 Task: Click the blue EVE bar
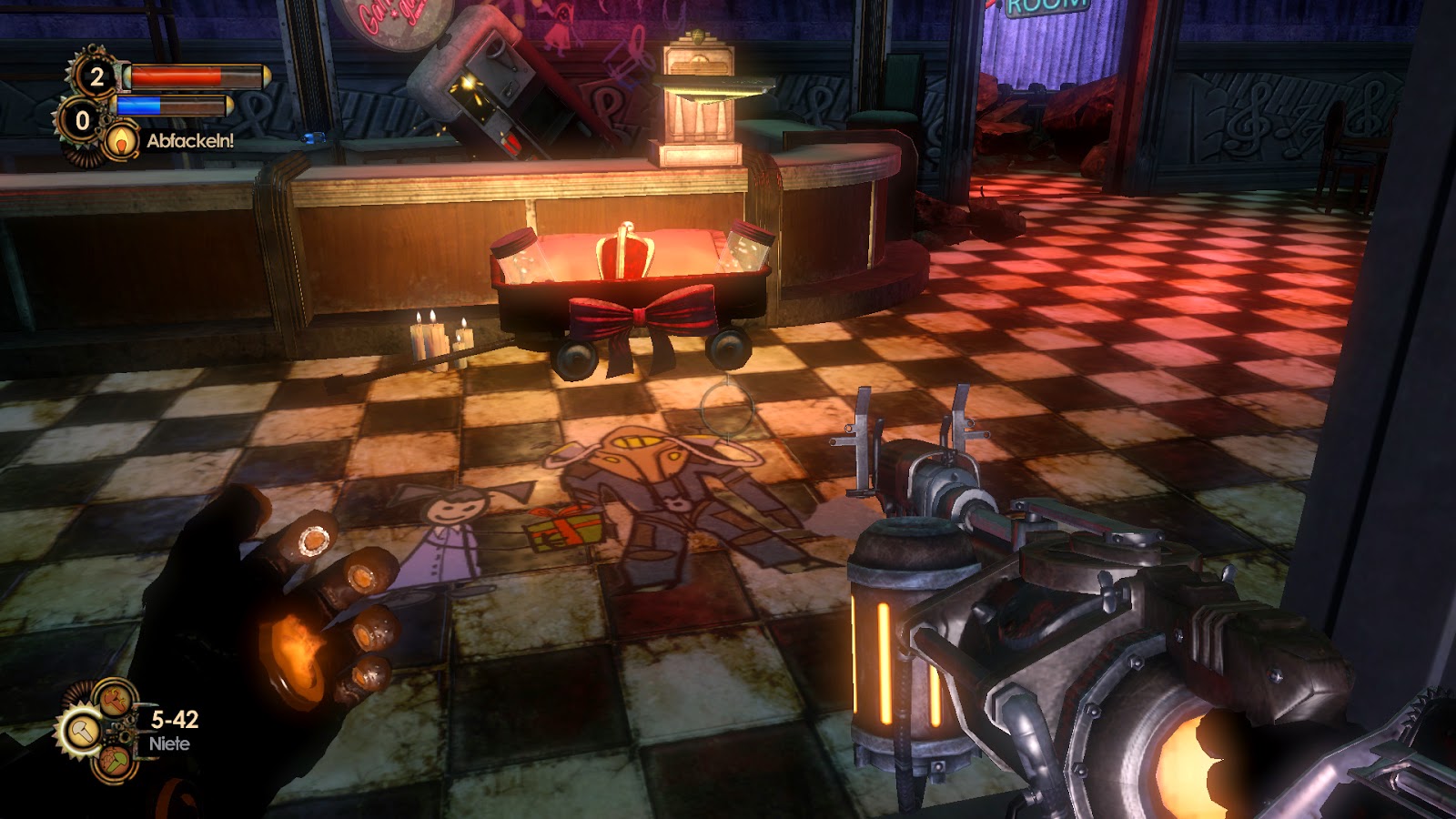(138, 105)
